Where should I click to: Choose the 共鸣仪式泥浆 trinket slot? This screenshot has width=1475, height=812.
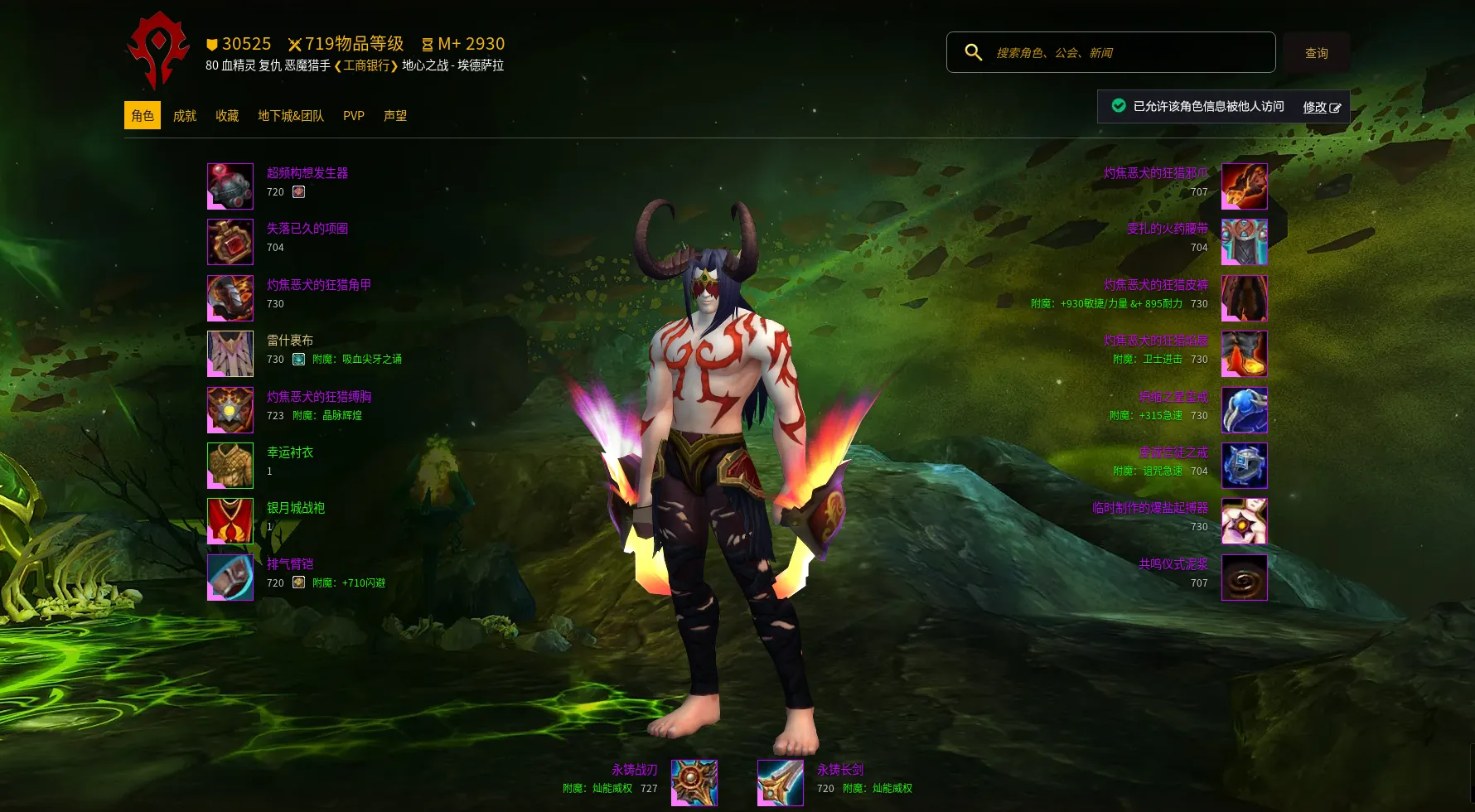point(1245,578)
